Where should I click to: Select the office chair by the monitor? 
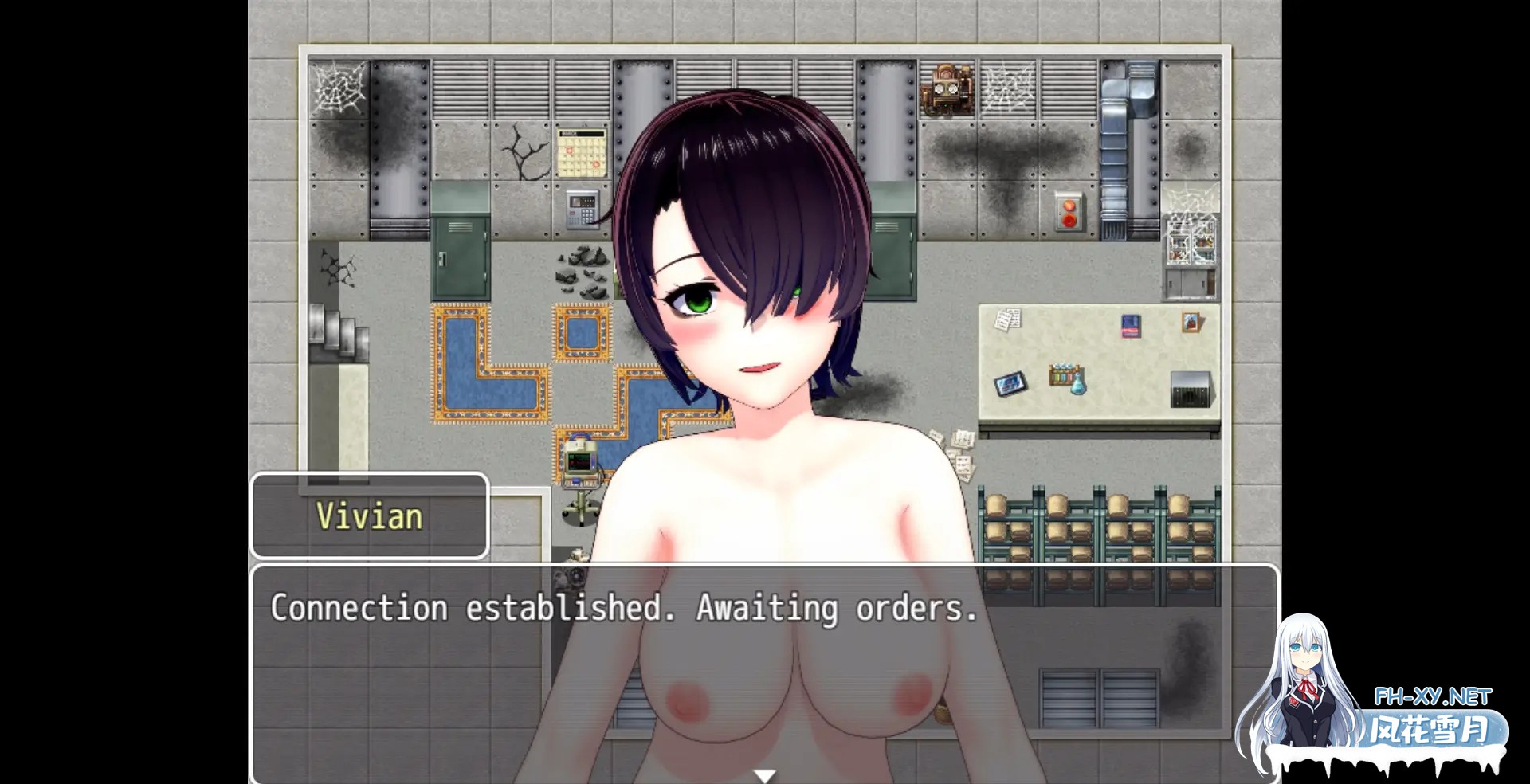[581, 508]
